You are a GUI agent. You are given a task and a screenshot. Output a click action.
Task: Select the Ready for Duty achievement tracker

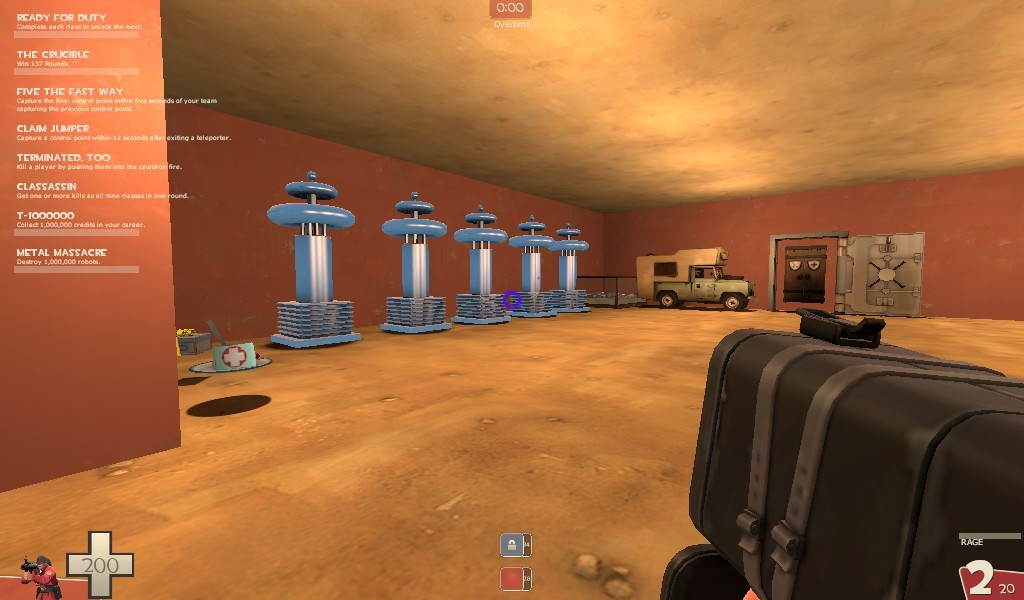[62, 18]
